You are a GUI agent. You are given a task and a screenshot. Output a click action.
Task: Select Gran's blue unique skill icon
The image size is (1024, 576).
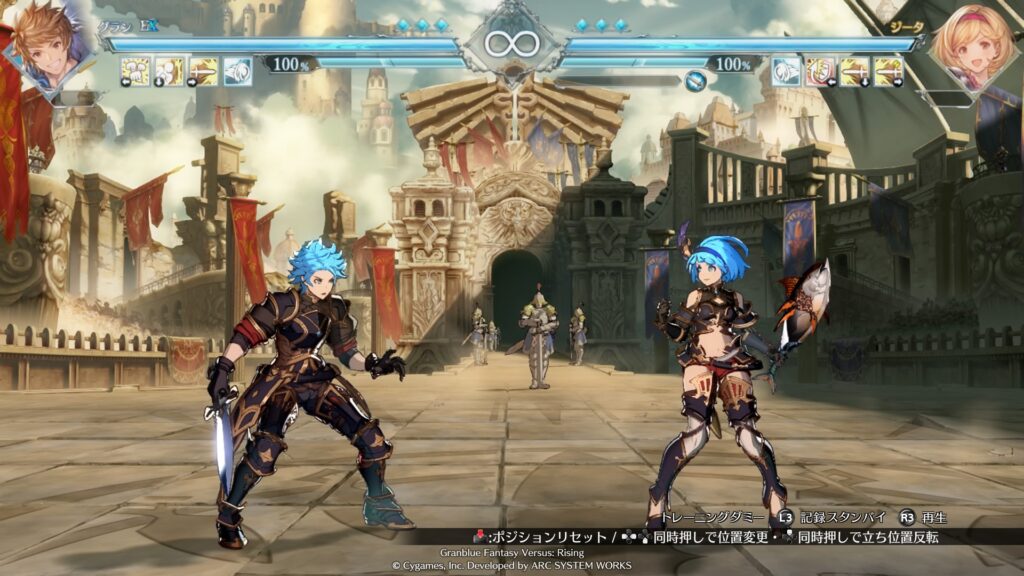(x=238, y=71)
